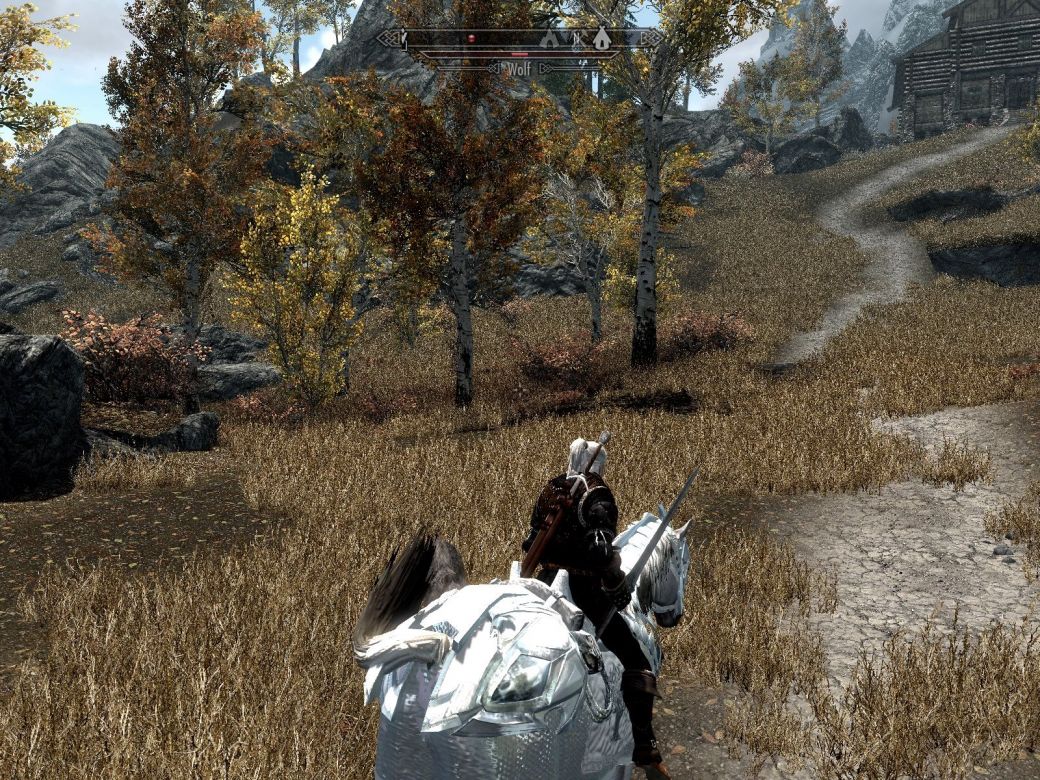Click the north 'N' indicator on the compass
Viewport: 1040px width, 780px height.
[x=575, y=40]
